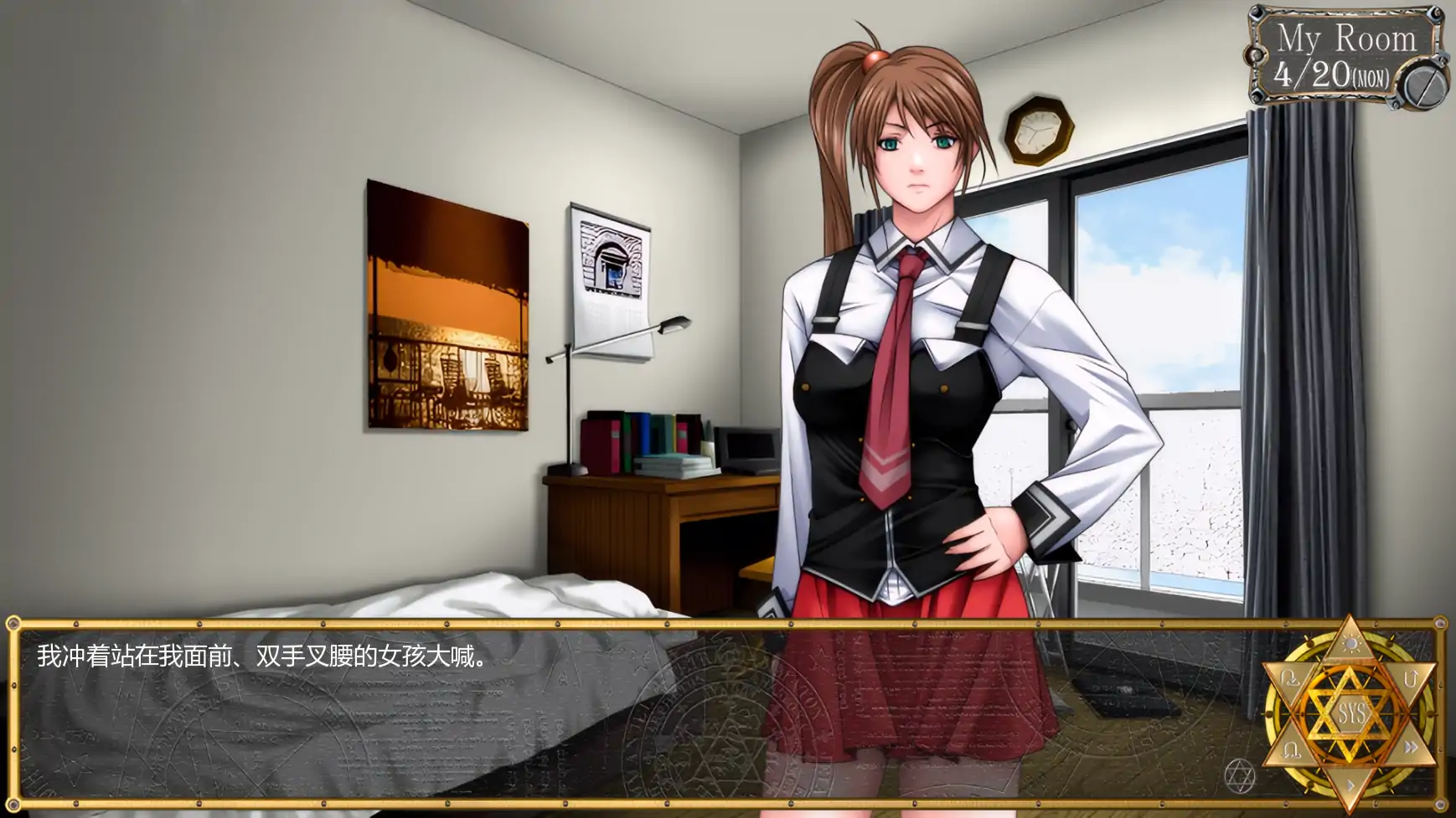The height and width of the screenshot is (818, 1456).
Task: Click the round stud on the frame's bottom-right corner
Action: point(1439,805)
